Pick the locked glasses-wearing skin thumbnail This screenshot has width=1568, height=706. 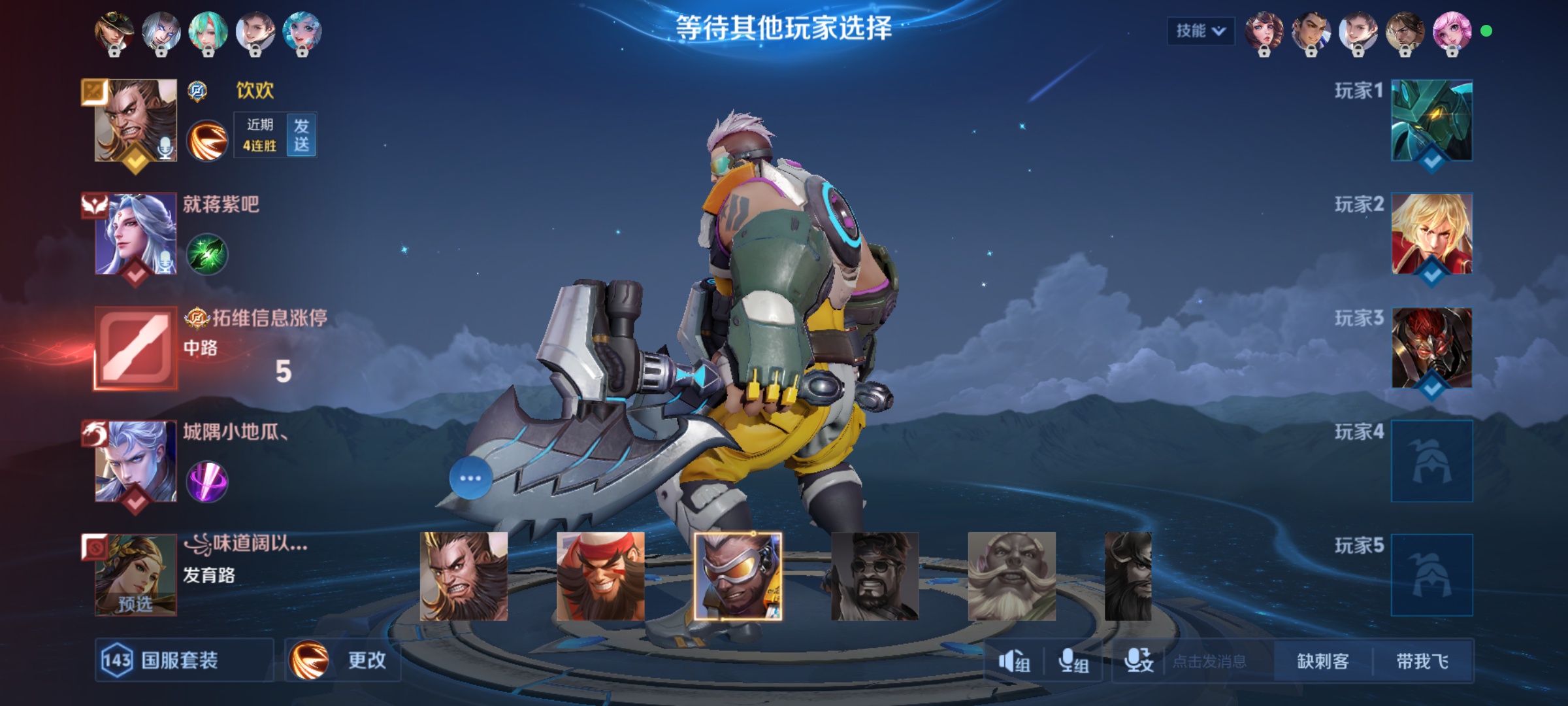coord(875,576)
